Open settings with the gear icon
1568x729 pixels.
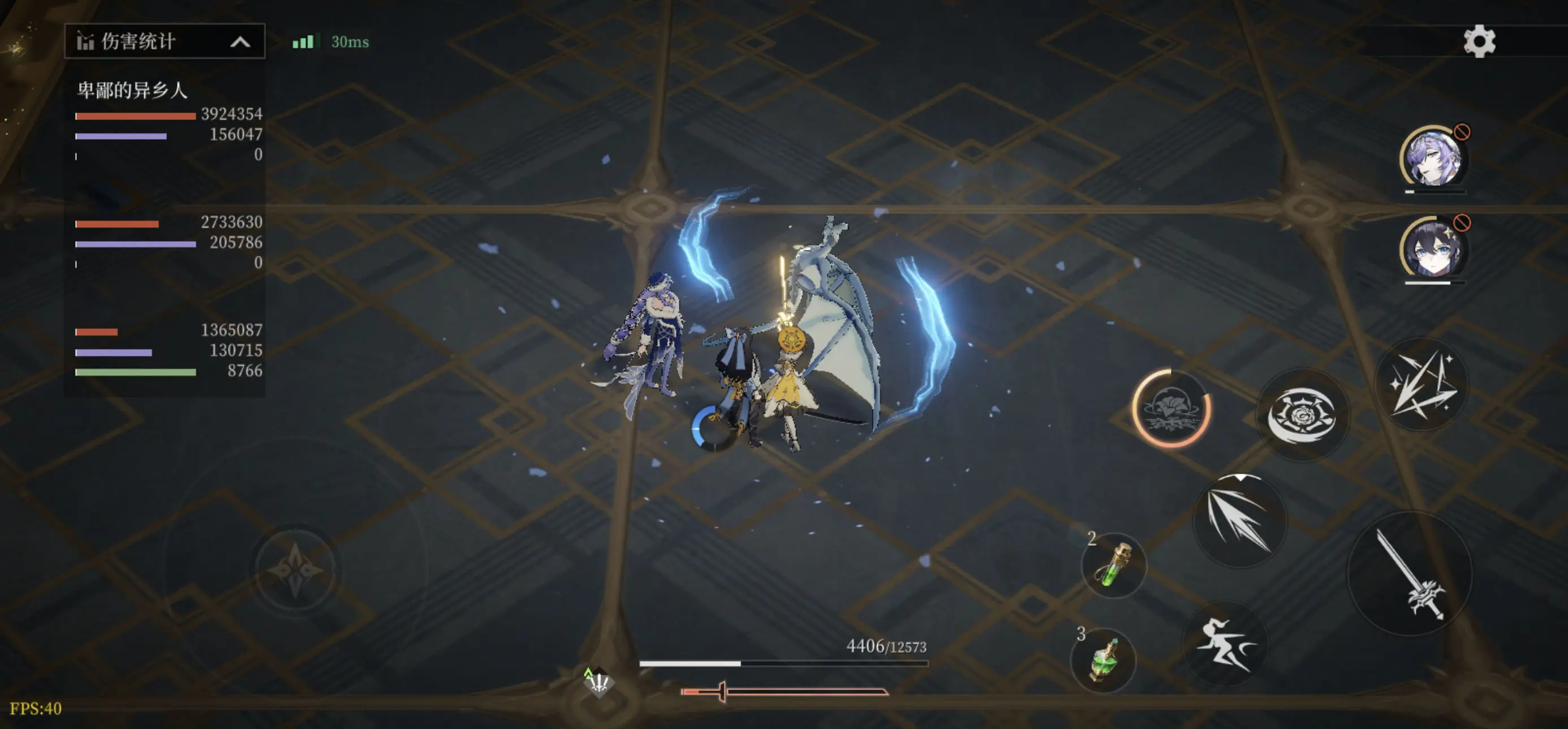pos(1479,41)
